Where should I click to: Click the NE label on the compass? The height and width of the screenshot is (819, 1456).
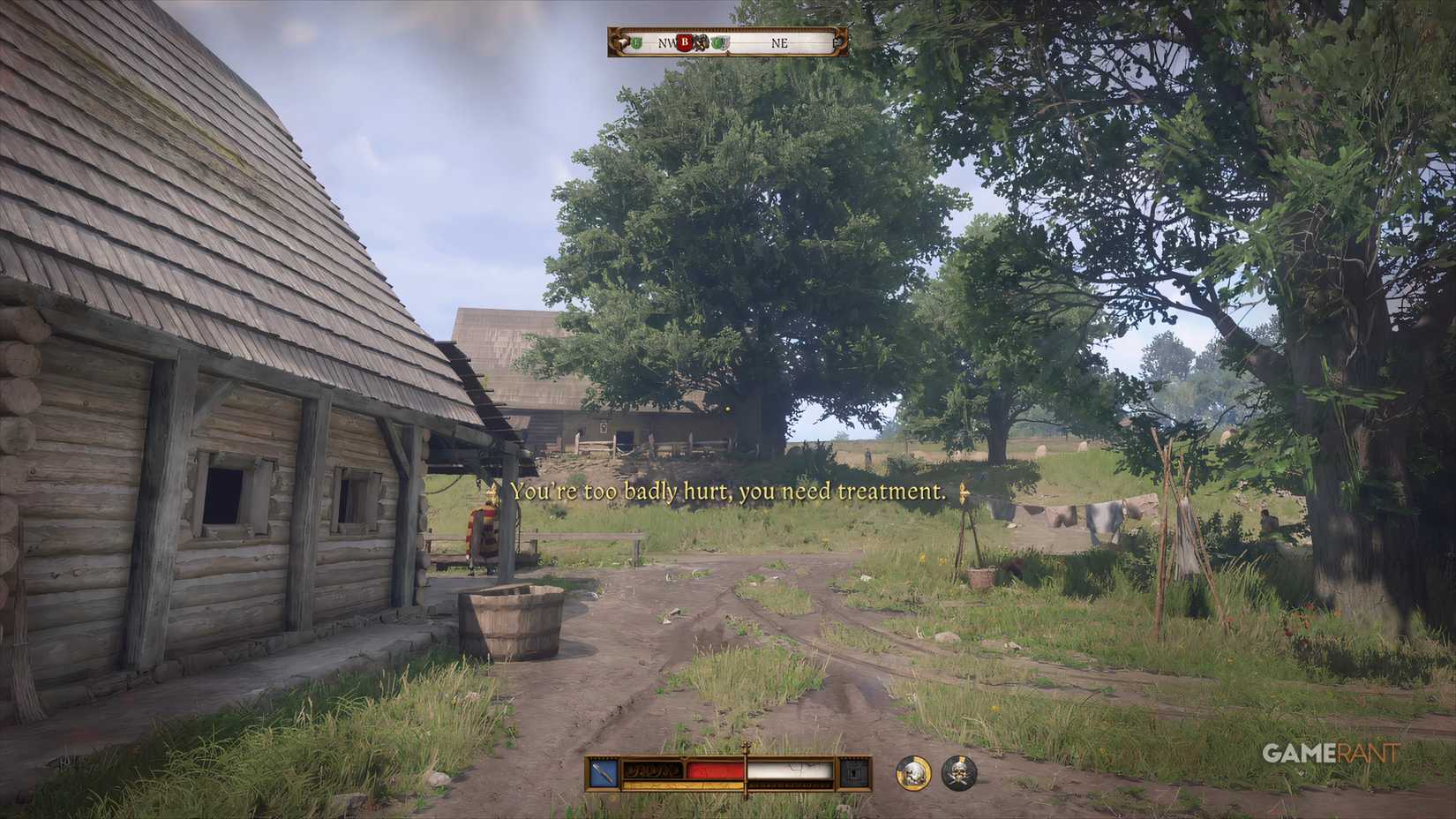[781, 42]
